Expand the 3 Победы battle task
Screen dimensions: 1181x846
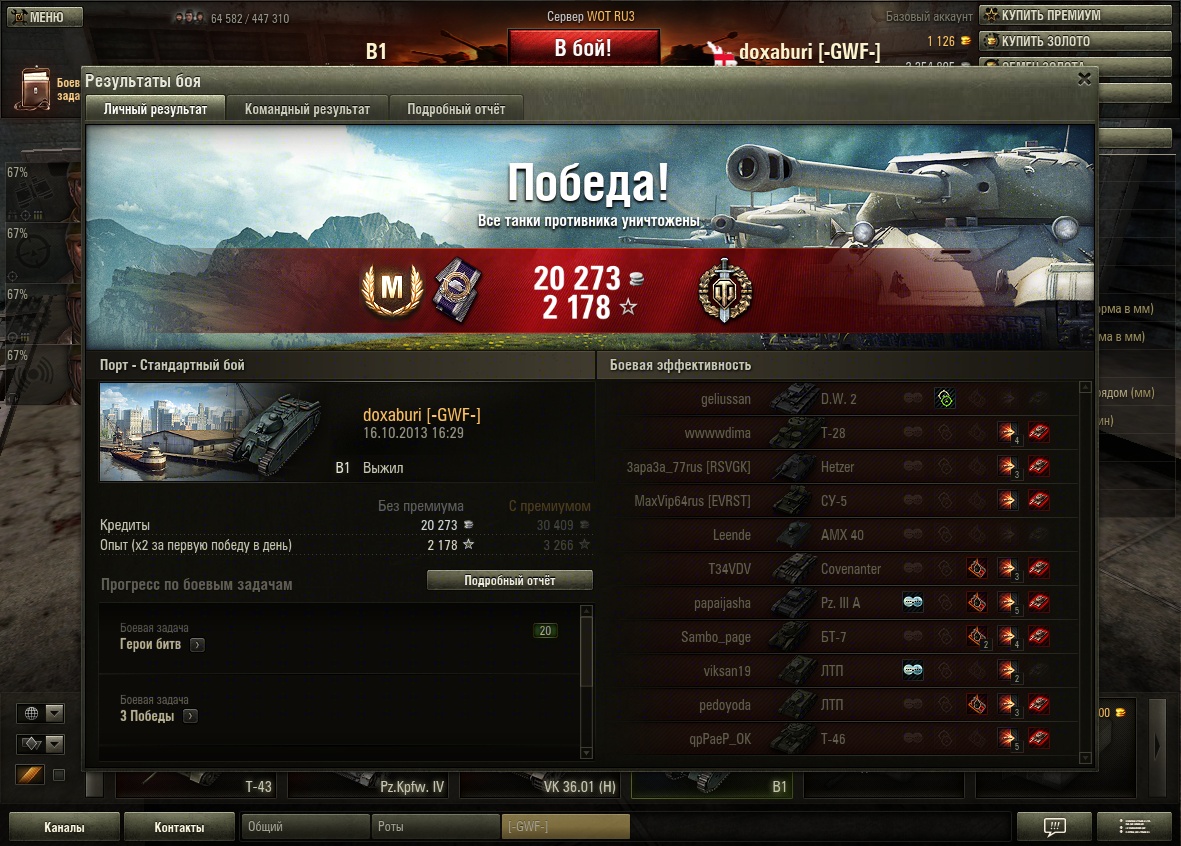[x=190, y=716]
